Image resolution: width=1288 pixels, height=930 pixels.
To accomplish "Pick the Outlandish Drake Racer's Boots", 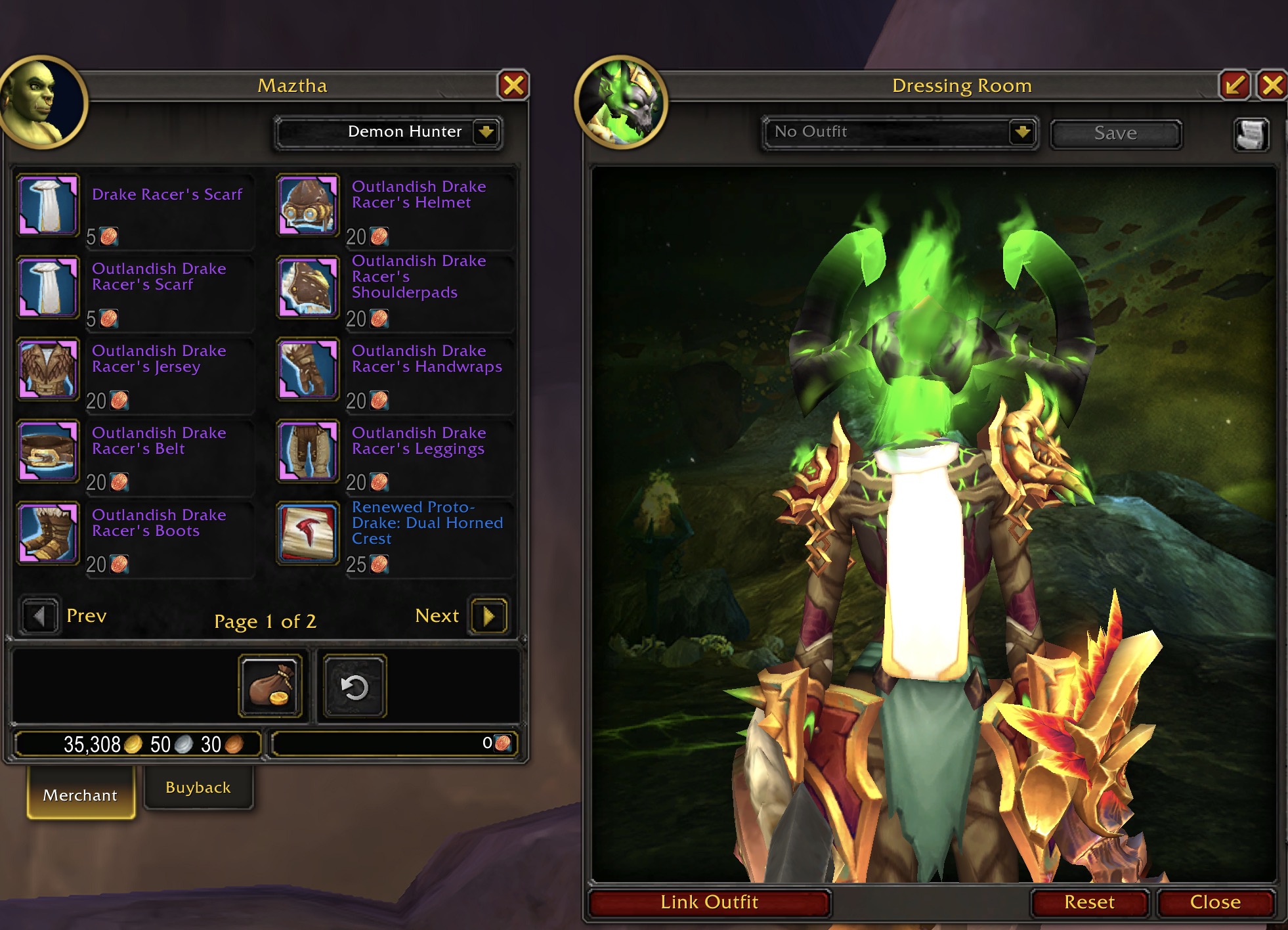I will (48, 533).
